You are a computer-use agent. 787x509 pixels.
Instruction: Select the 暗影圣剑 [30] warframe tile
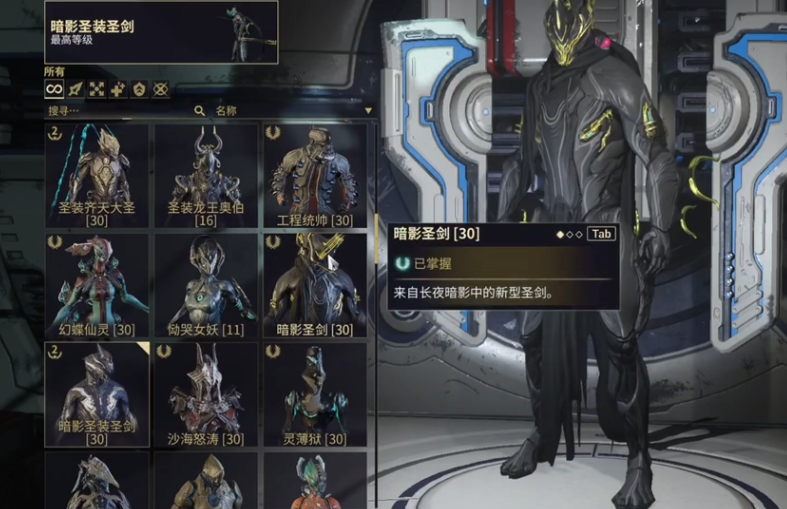coord(314,285)
